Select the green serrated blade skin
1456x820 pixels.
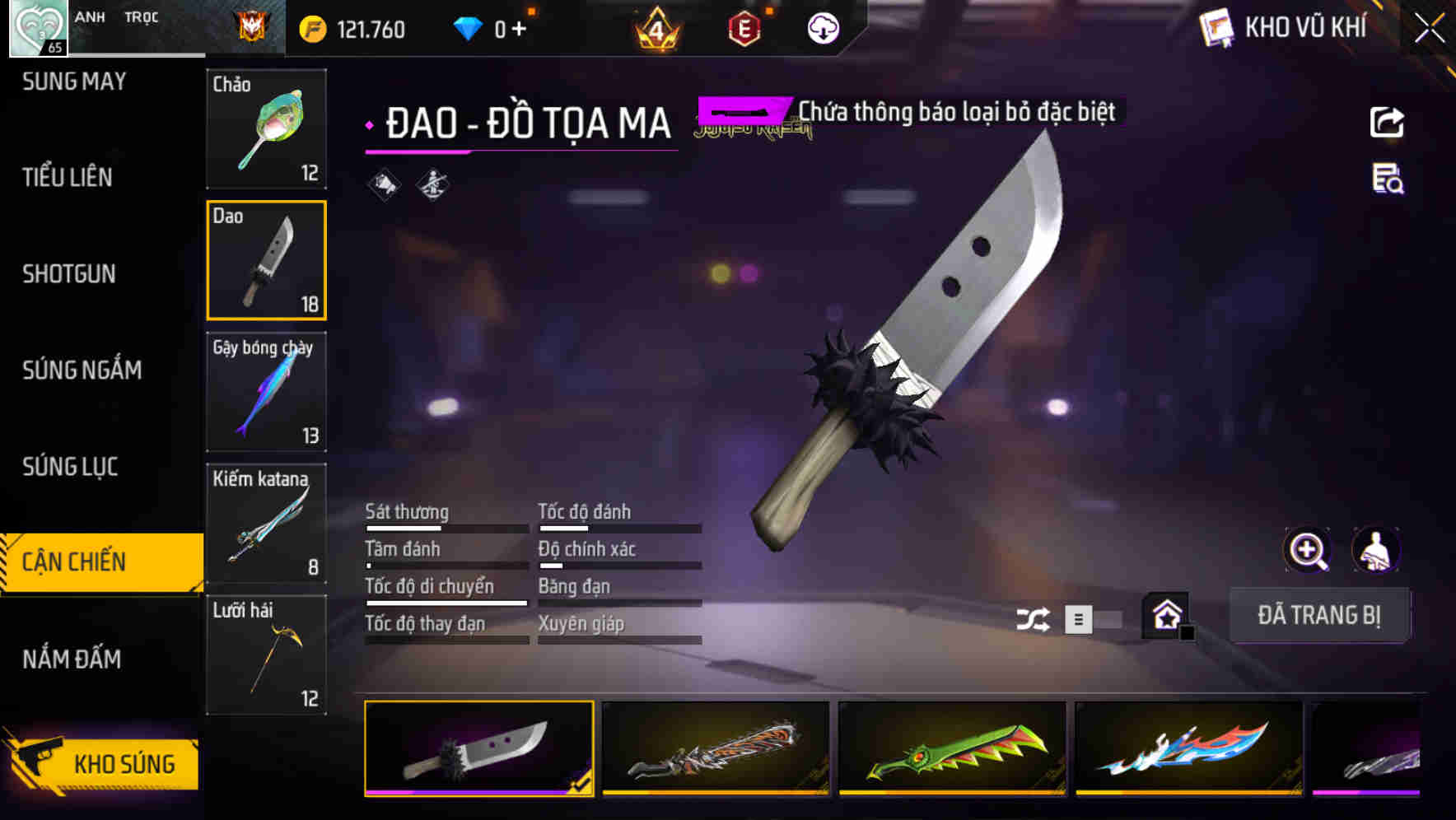point(951,751)
